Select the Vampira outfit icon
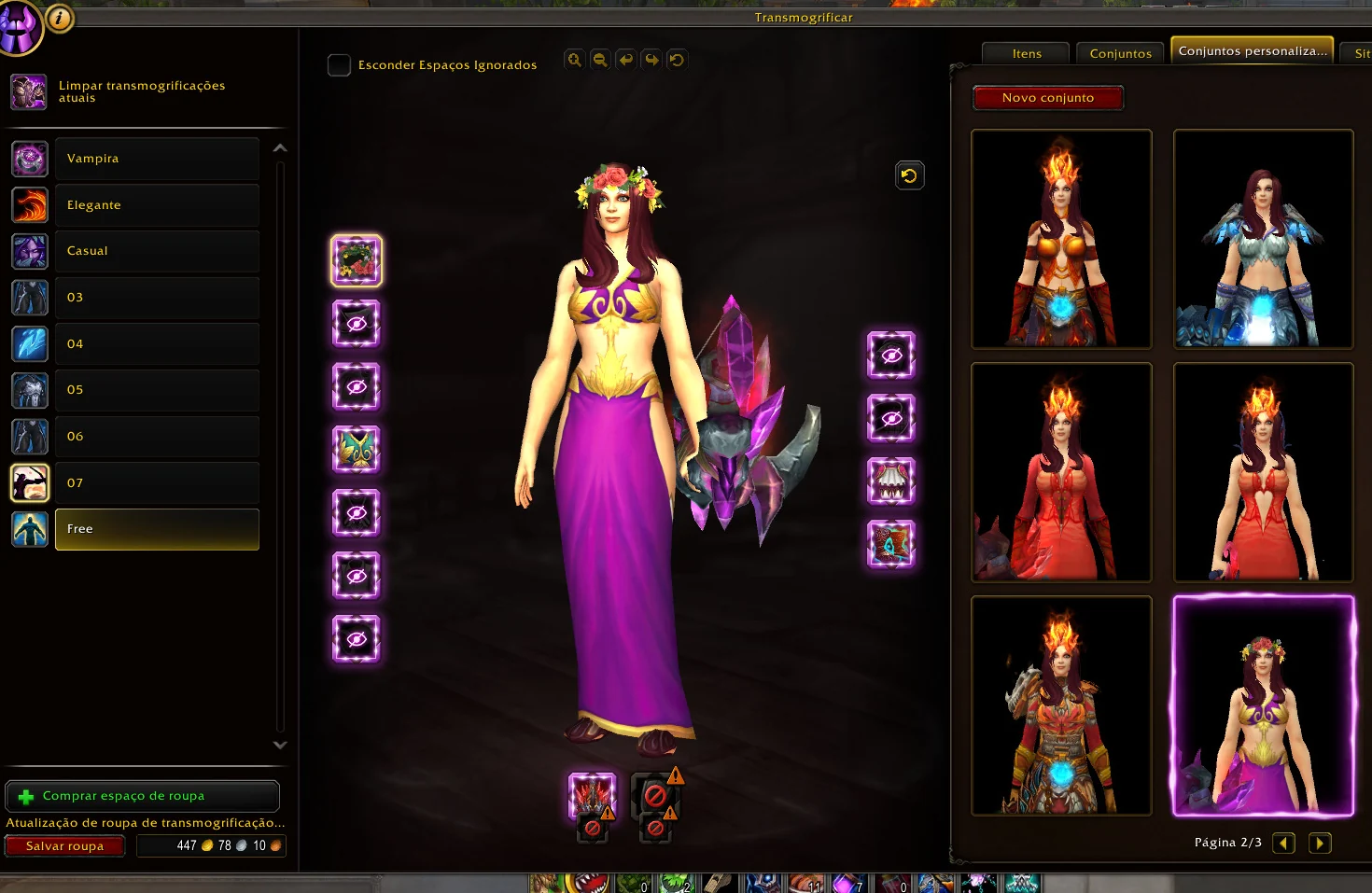The image size is (1372, 893). (x=29, y=159)
